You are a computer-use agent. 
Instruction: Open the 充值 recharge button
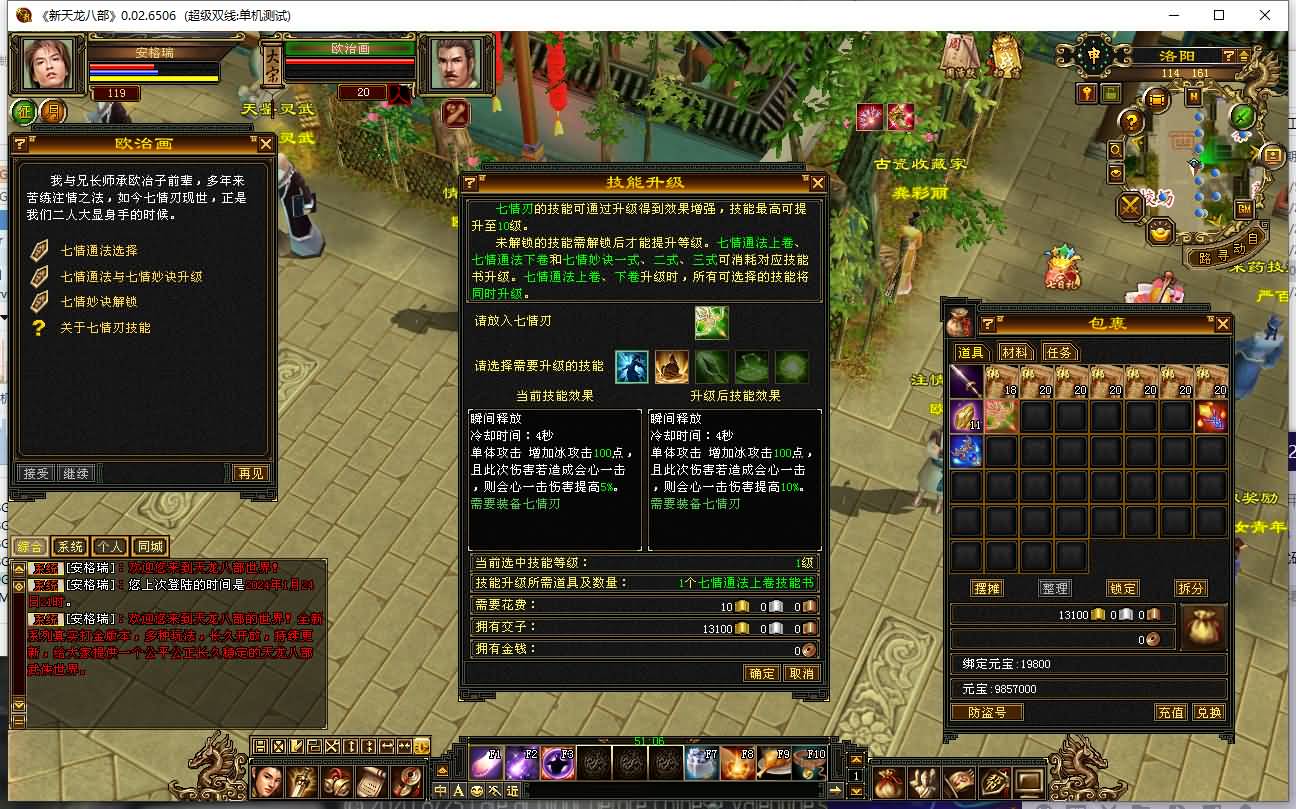point(1171,712)
